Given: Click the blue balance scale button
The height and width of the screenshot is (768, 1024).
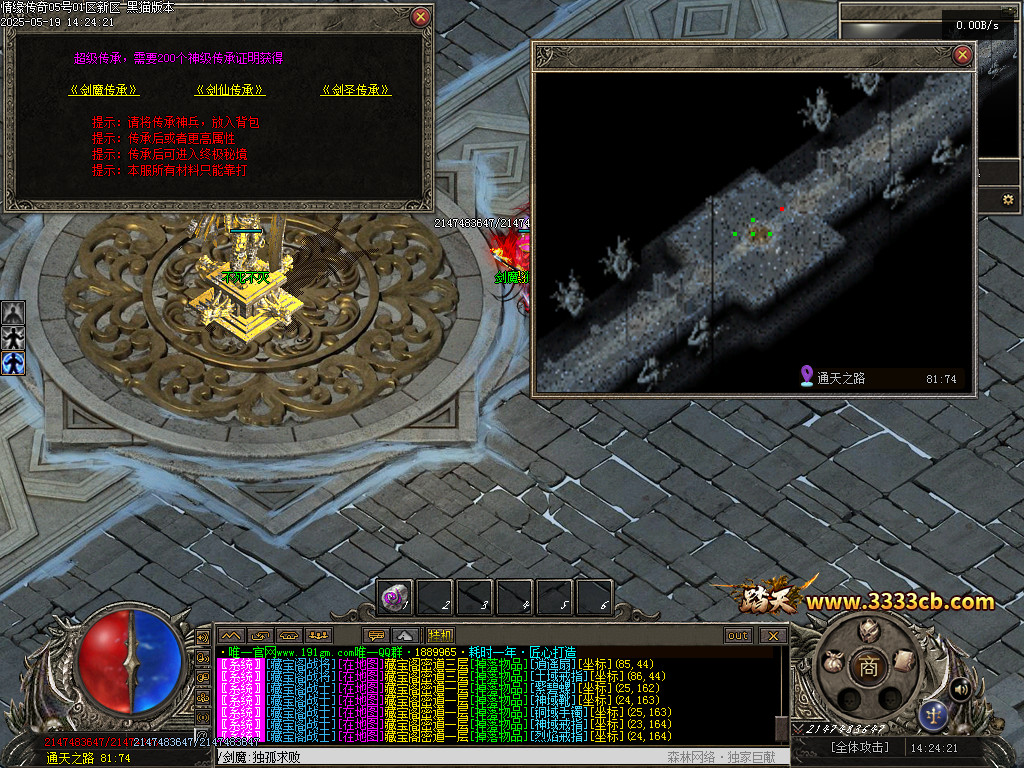Looking at the screenshot, I should point(933,714).
